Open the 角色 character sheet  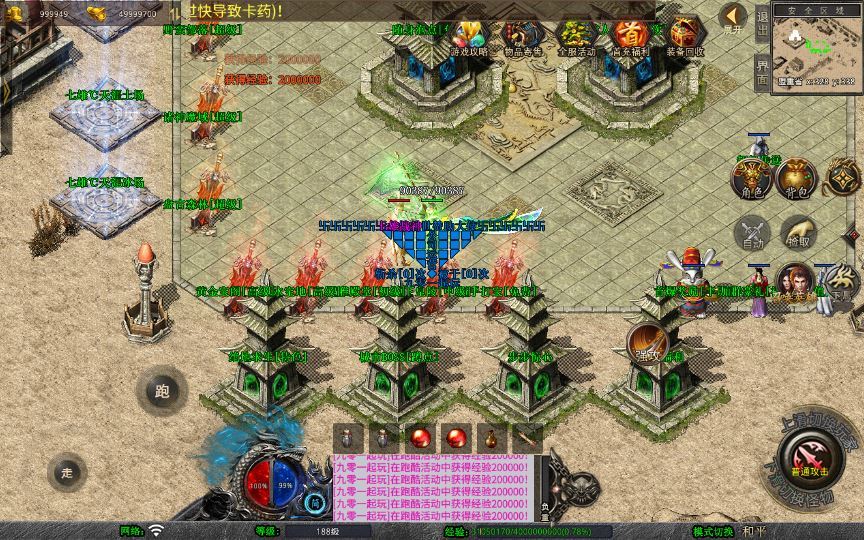point(752,178)
